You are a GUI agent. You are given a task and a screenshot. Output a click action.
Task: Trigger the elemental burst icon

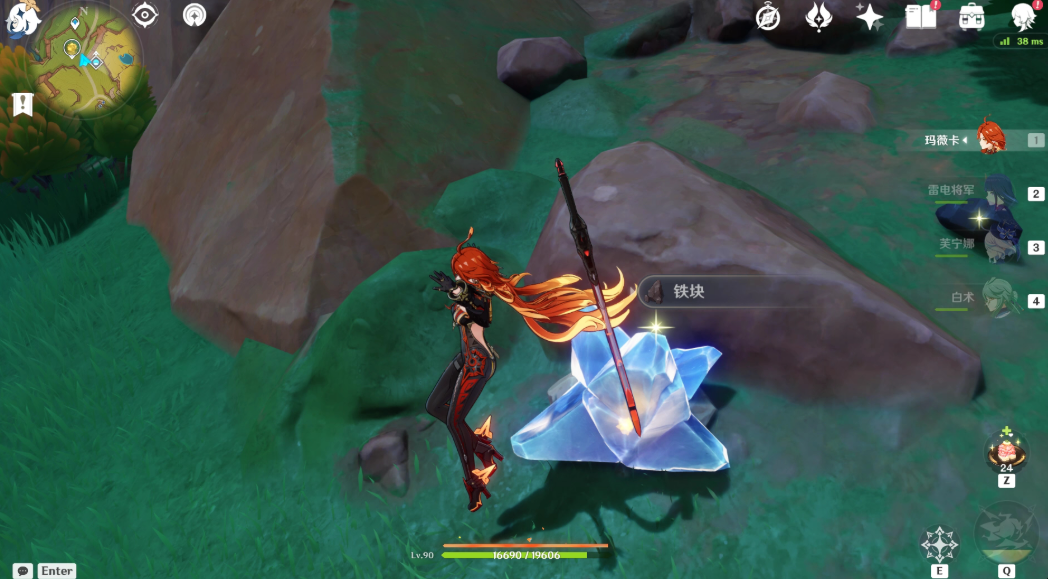1005,535
